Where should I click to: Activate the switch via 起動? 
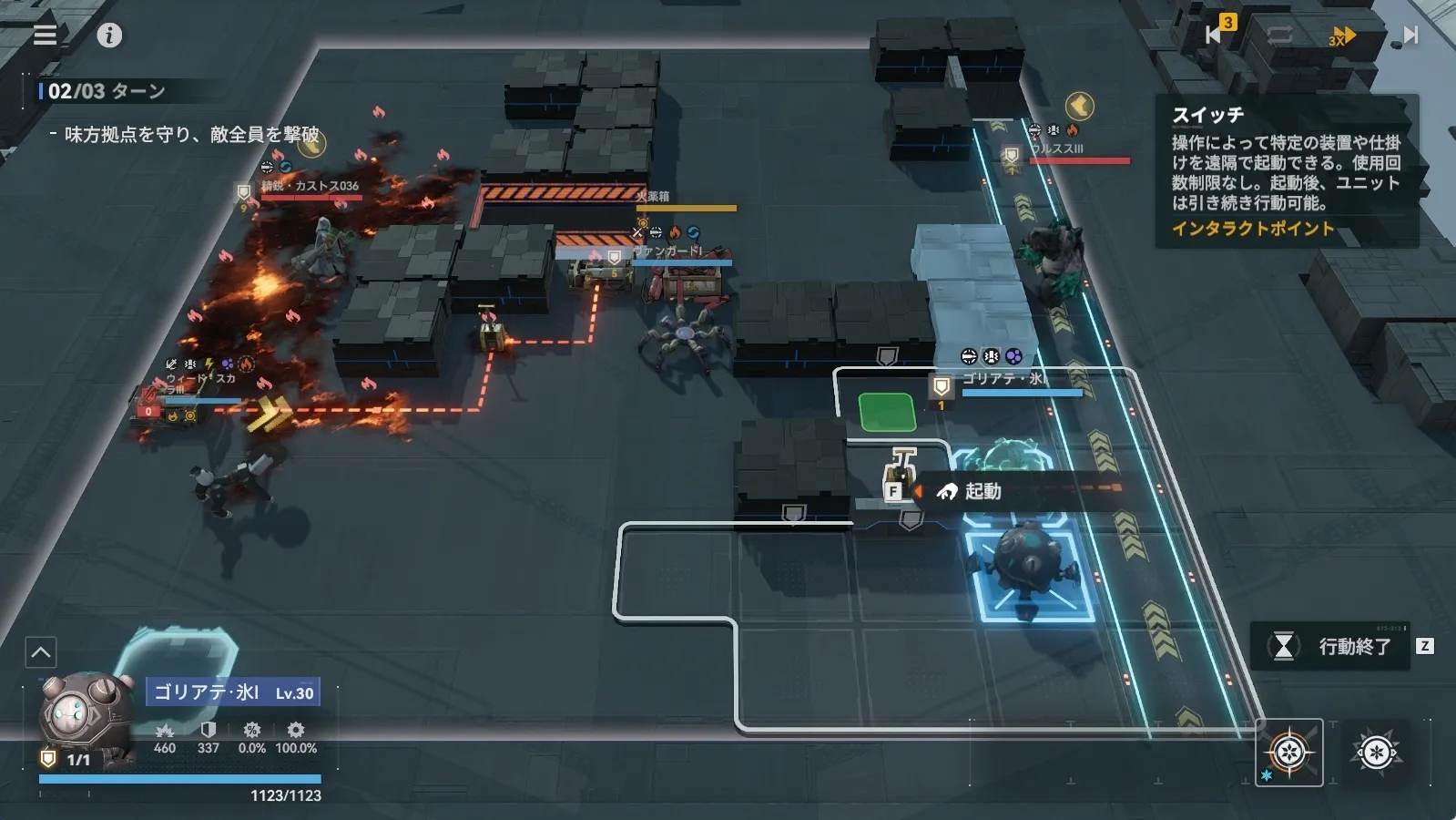pyautogui.click(x=972, y=492)
